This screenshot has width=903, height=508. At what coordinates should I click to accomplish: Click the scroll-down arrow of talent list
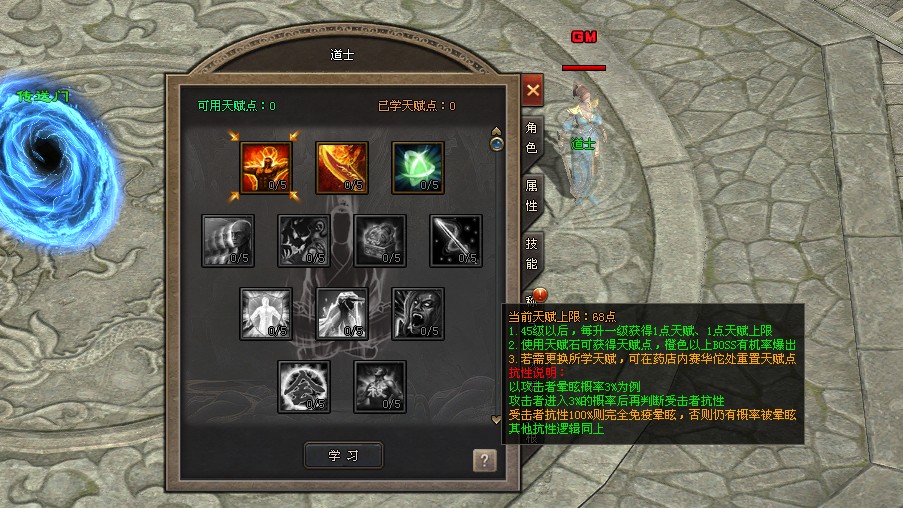497,420
